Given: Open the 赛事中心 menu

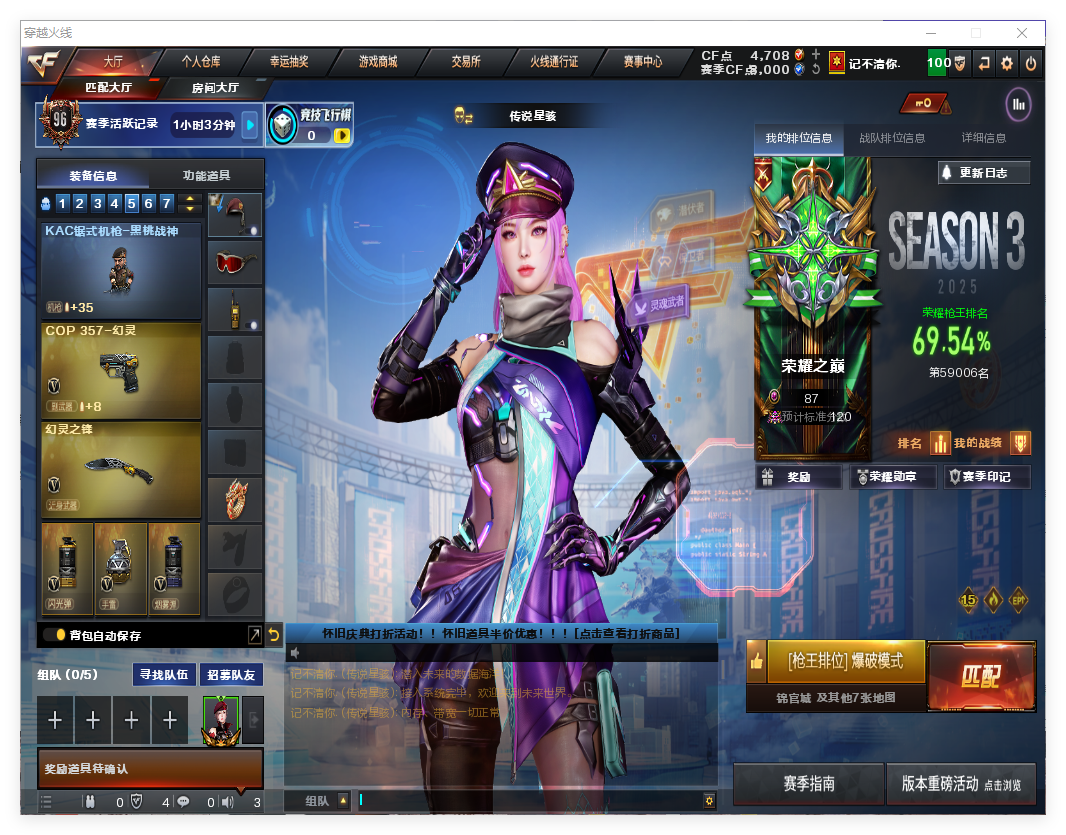Looking at the screenshot, I should [x=643, y=61].
